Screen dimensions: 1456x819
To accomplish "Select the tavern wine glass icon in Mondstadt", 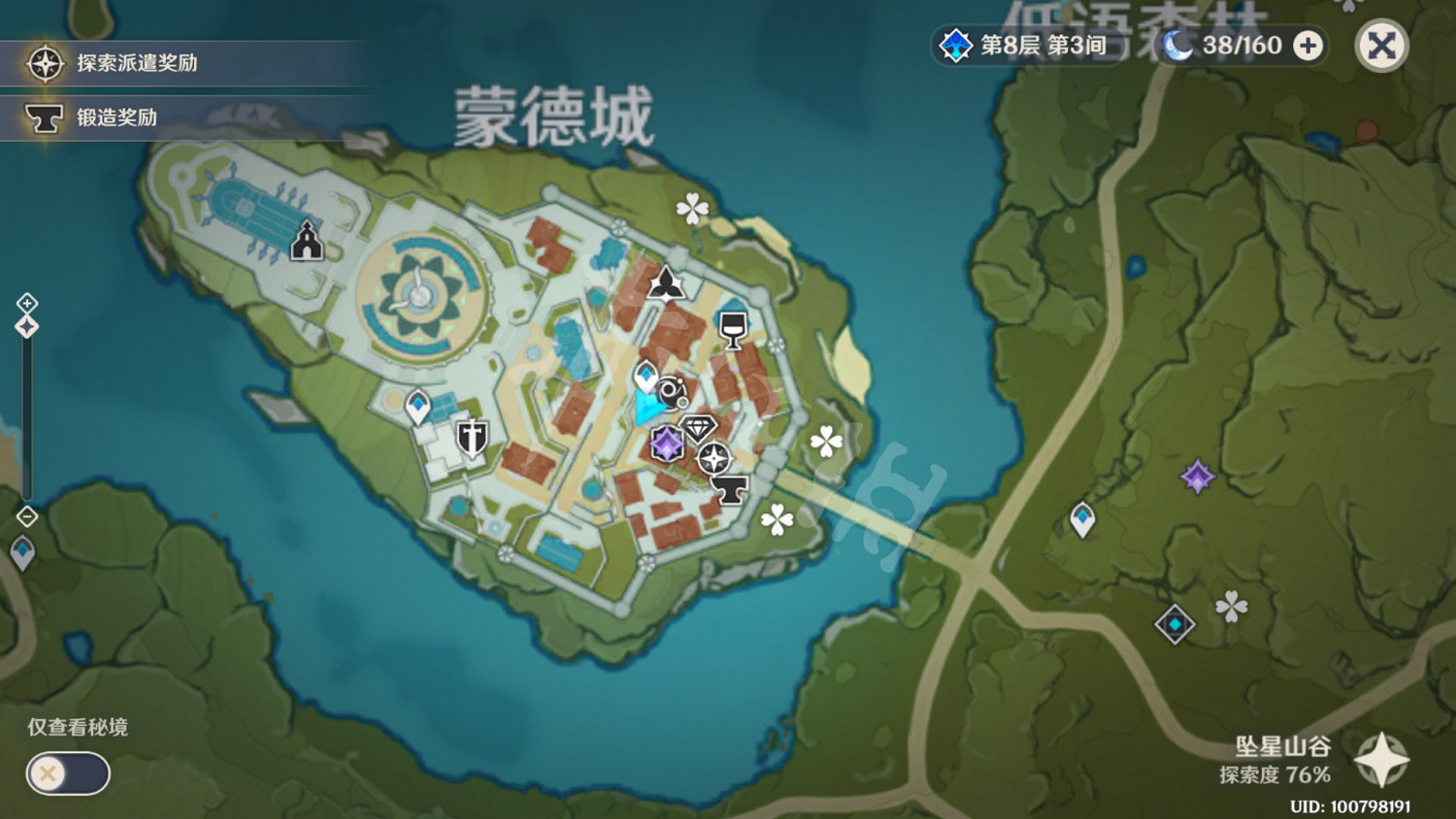I will tap(732, 330).
